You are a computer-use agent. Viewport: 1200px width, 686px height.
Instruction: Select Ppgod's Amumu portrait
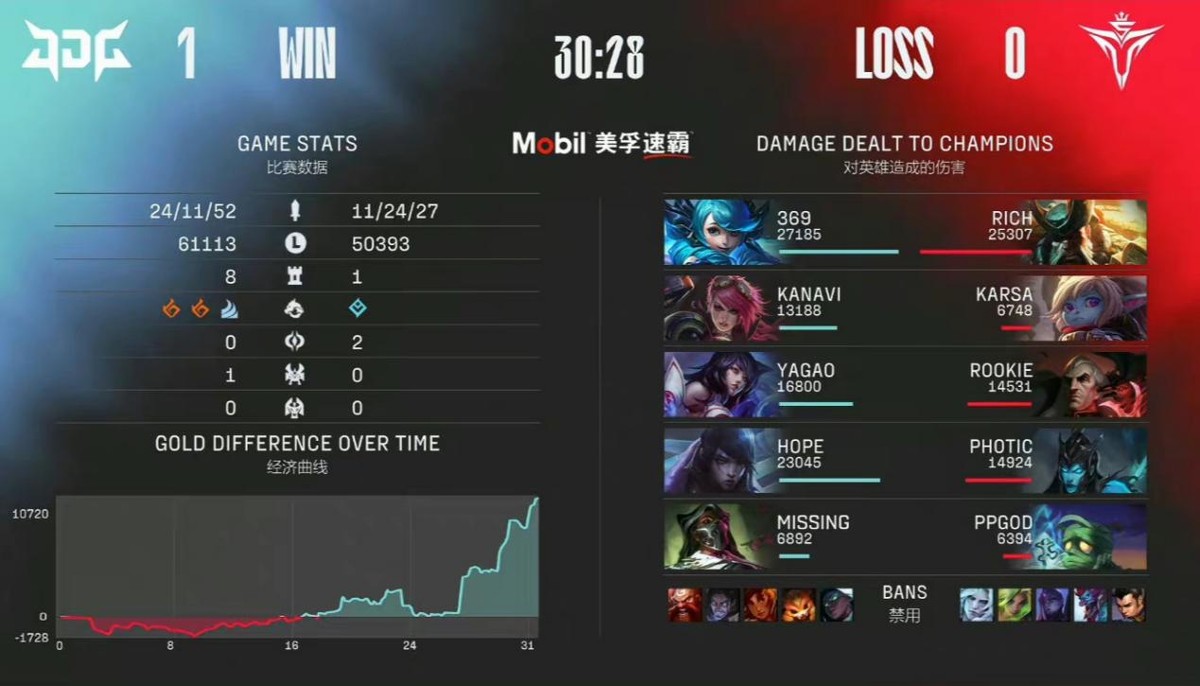click(x=1091, y=536)
